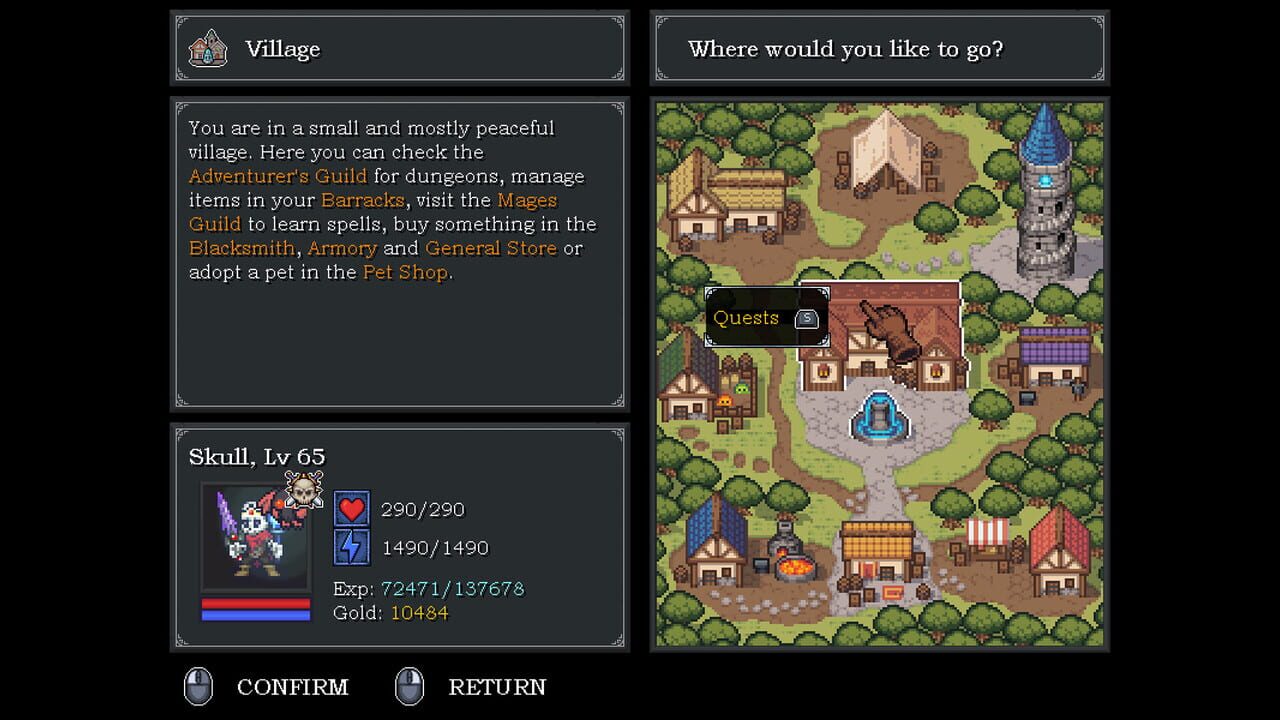The image size is (1280, 720).
Task: Click the left mouse CONFIRM icon
Action: click(197, 686)
